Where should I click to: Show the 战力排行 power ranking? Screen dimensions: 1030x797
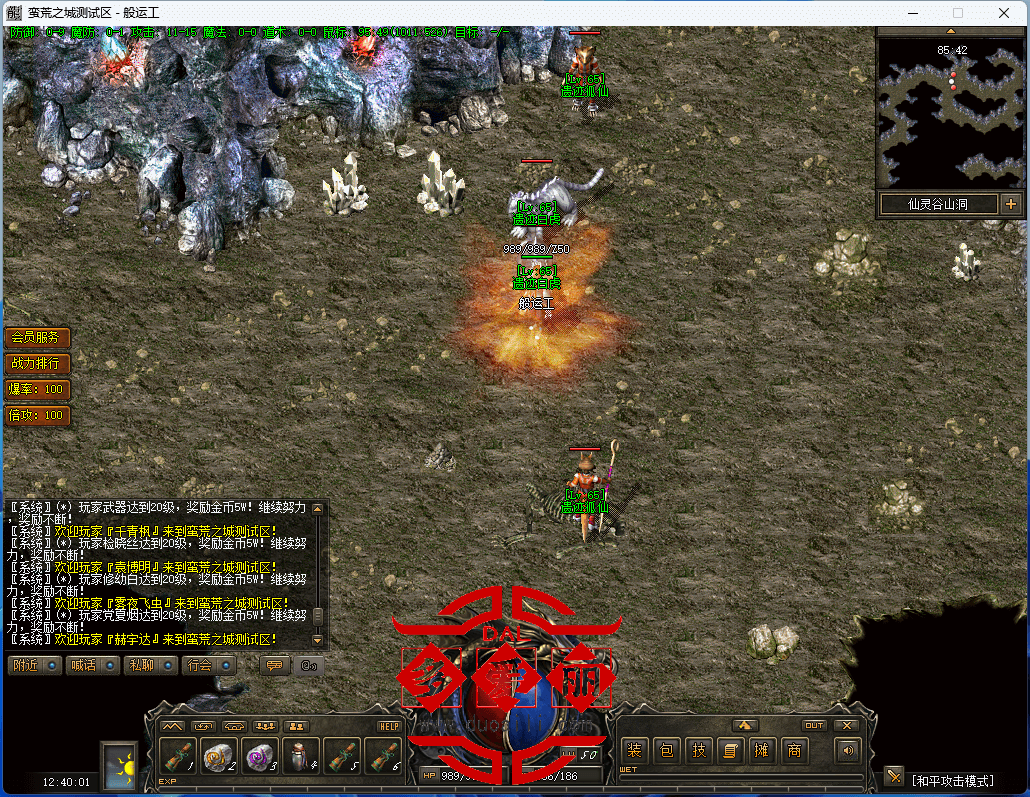point(37,363)
